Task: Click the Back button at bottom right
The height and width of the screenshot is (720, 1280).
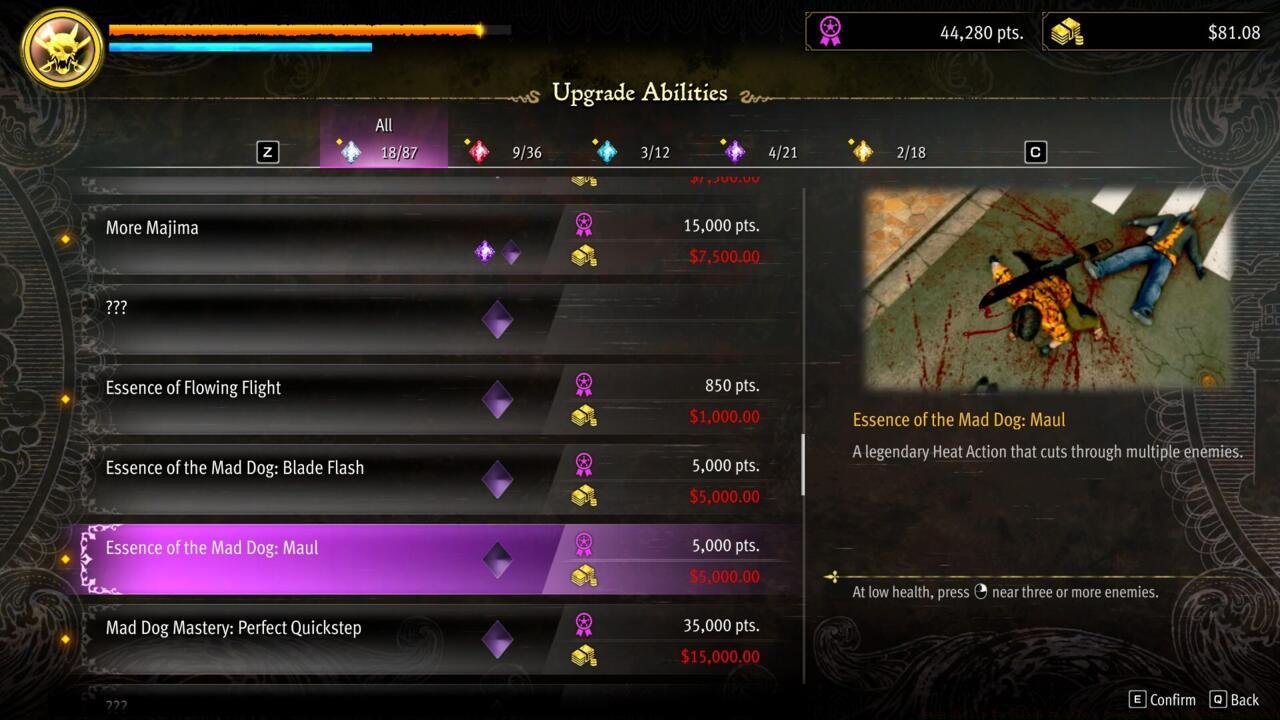Action: pos(1237,700)
